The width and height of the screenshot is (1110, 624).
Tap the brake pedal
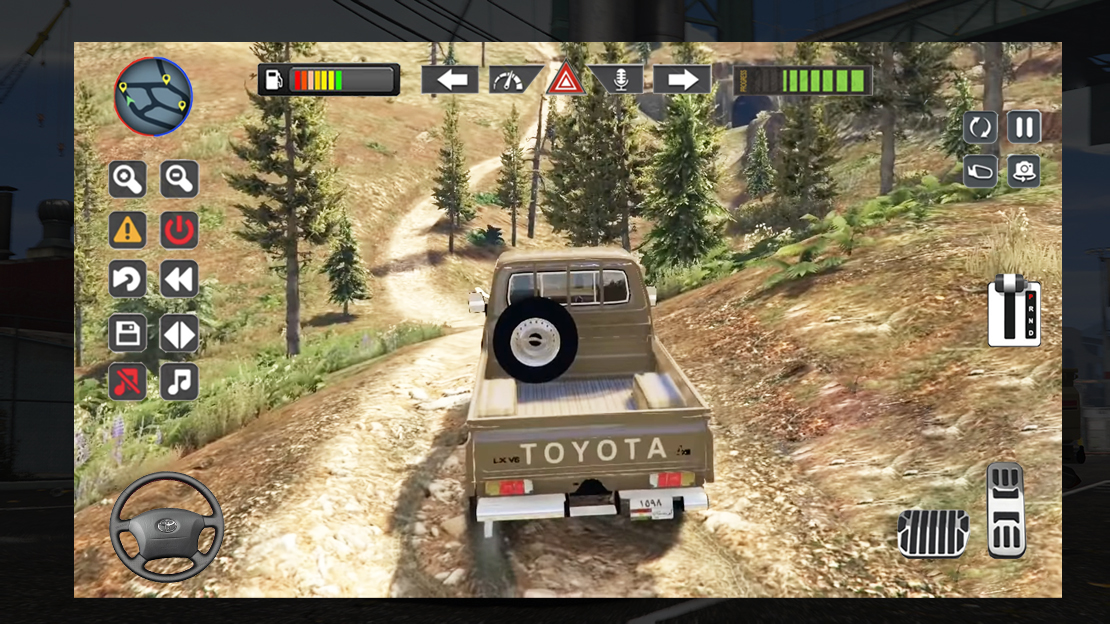(x=933, y=532)
